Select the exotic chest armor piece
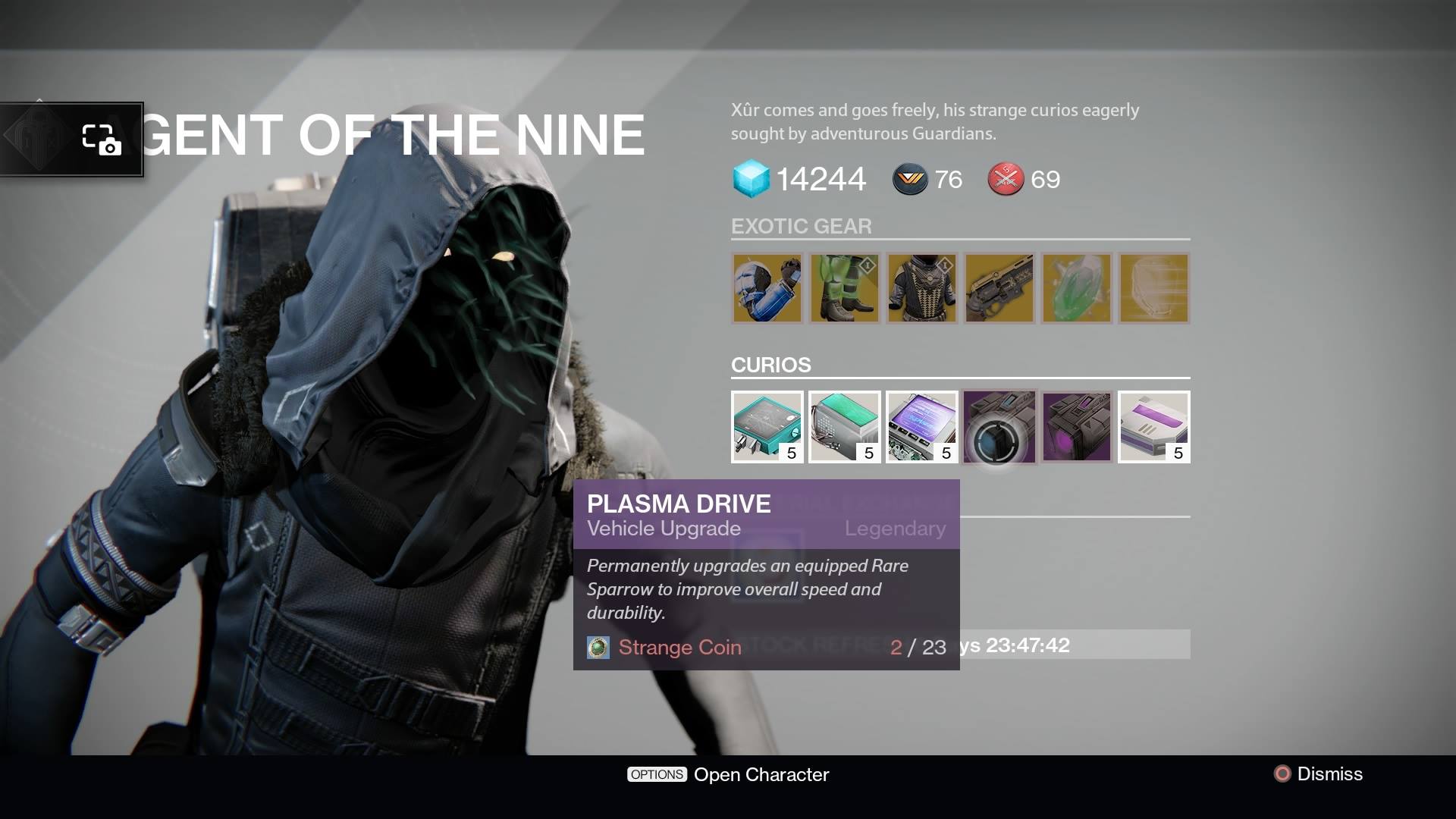The width and height of the screenshot is (1456, 819). (922, 288)
